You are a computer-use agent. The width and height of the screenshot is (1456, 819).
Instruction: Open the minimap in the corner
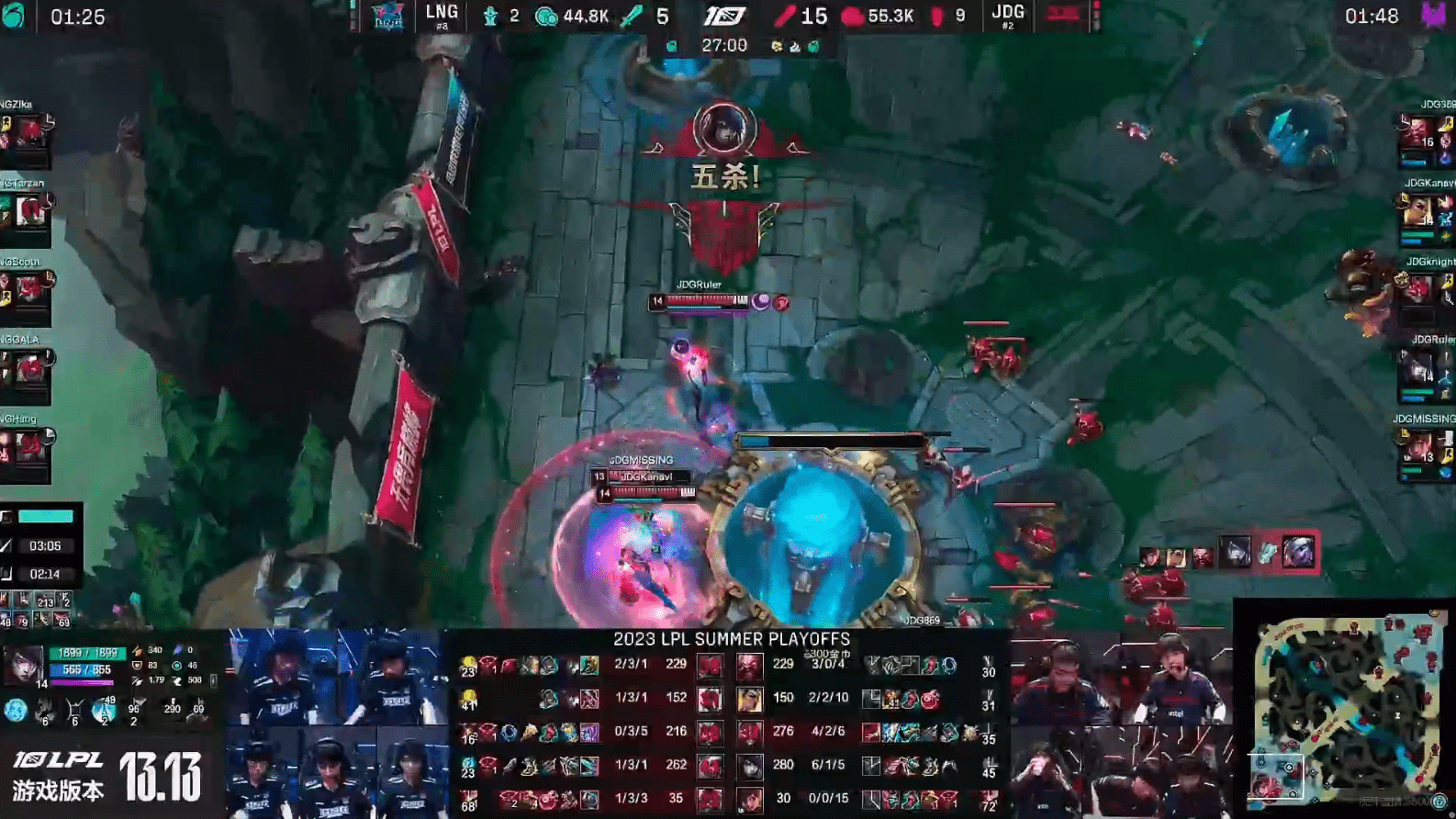1342,709
